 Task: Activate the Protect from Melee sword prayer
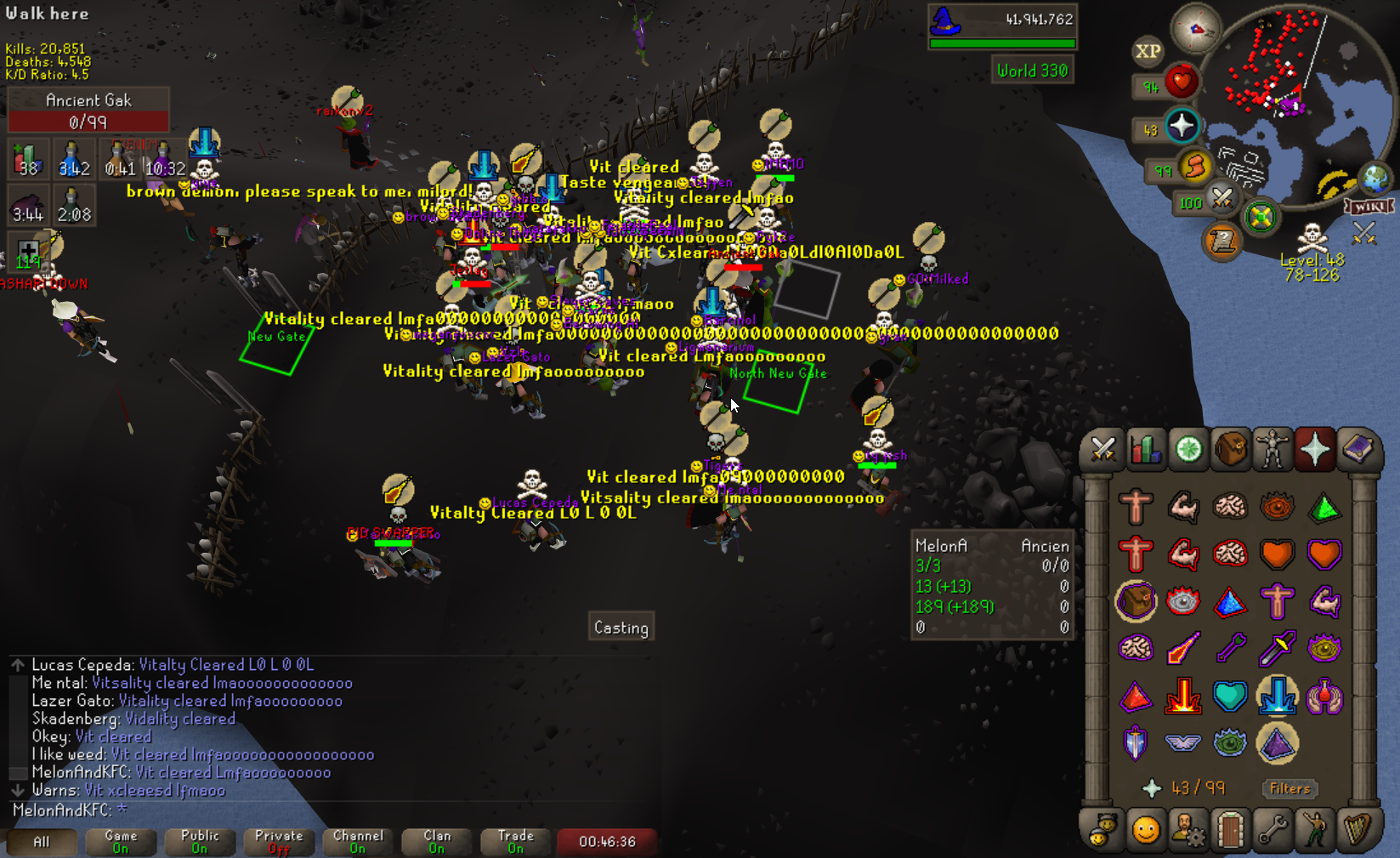pyautogui.click(x=1277, y=650)
